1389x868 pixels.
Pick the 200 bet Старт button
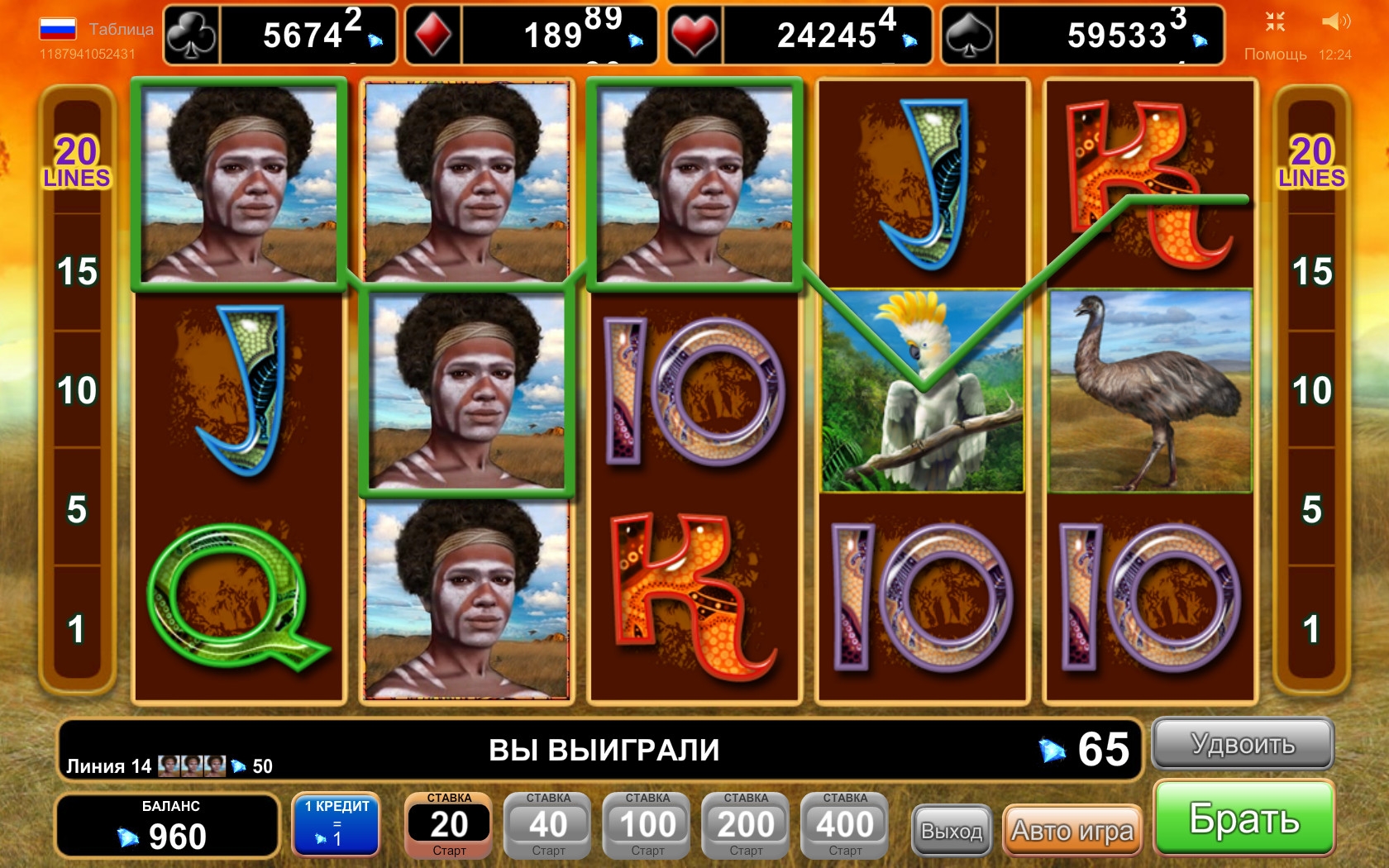[746, 825]
